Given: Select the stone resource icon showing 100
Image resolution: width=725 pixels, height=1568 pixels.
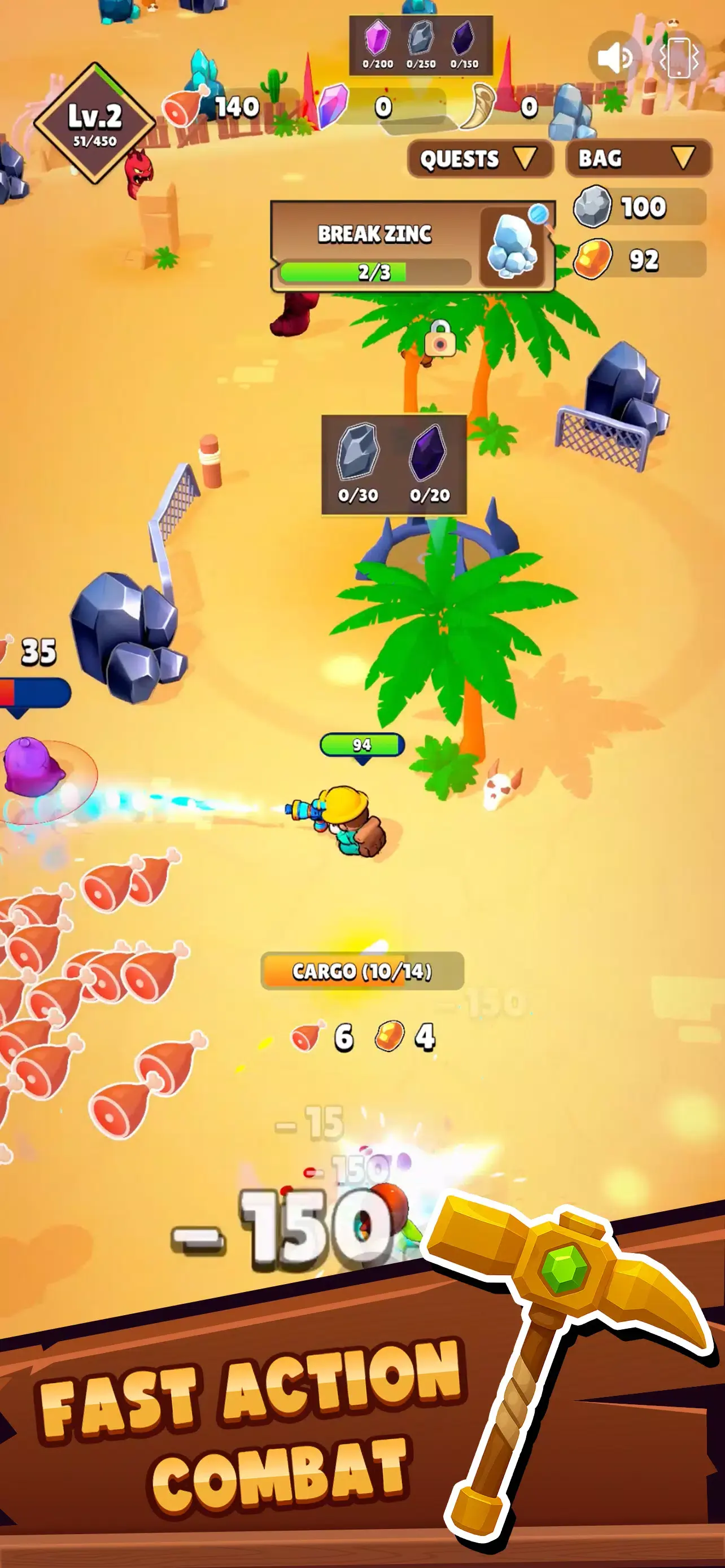Looking at the screenshot, I should 593,206.
